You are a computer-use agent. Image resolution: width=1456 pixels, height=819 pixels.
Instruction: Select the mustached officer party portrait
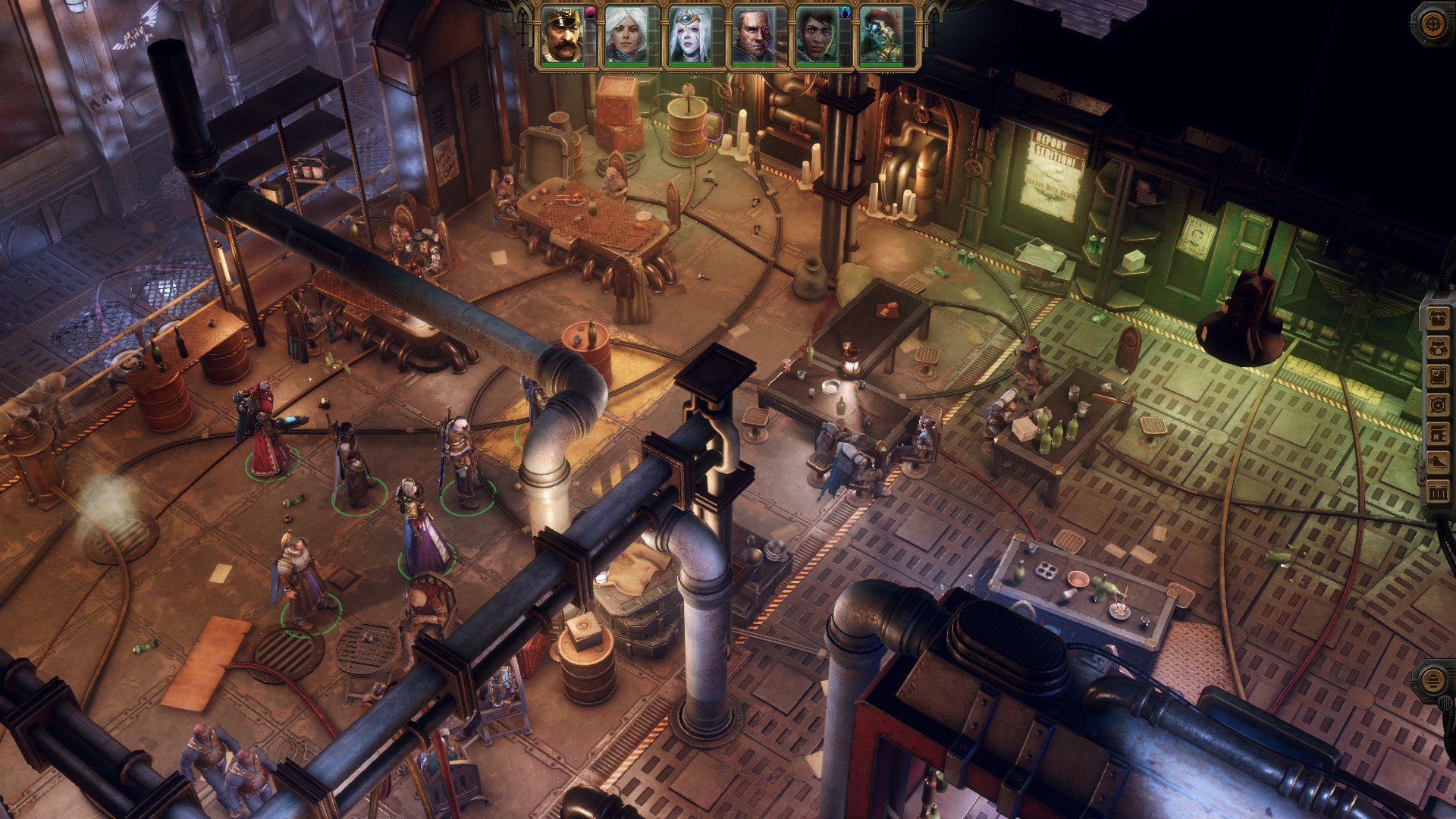(x=563, y=36)
